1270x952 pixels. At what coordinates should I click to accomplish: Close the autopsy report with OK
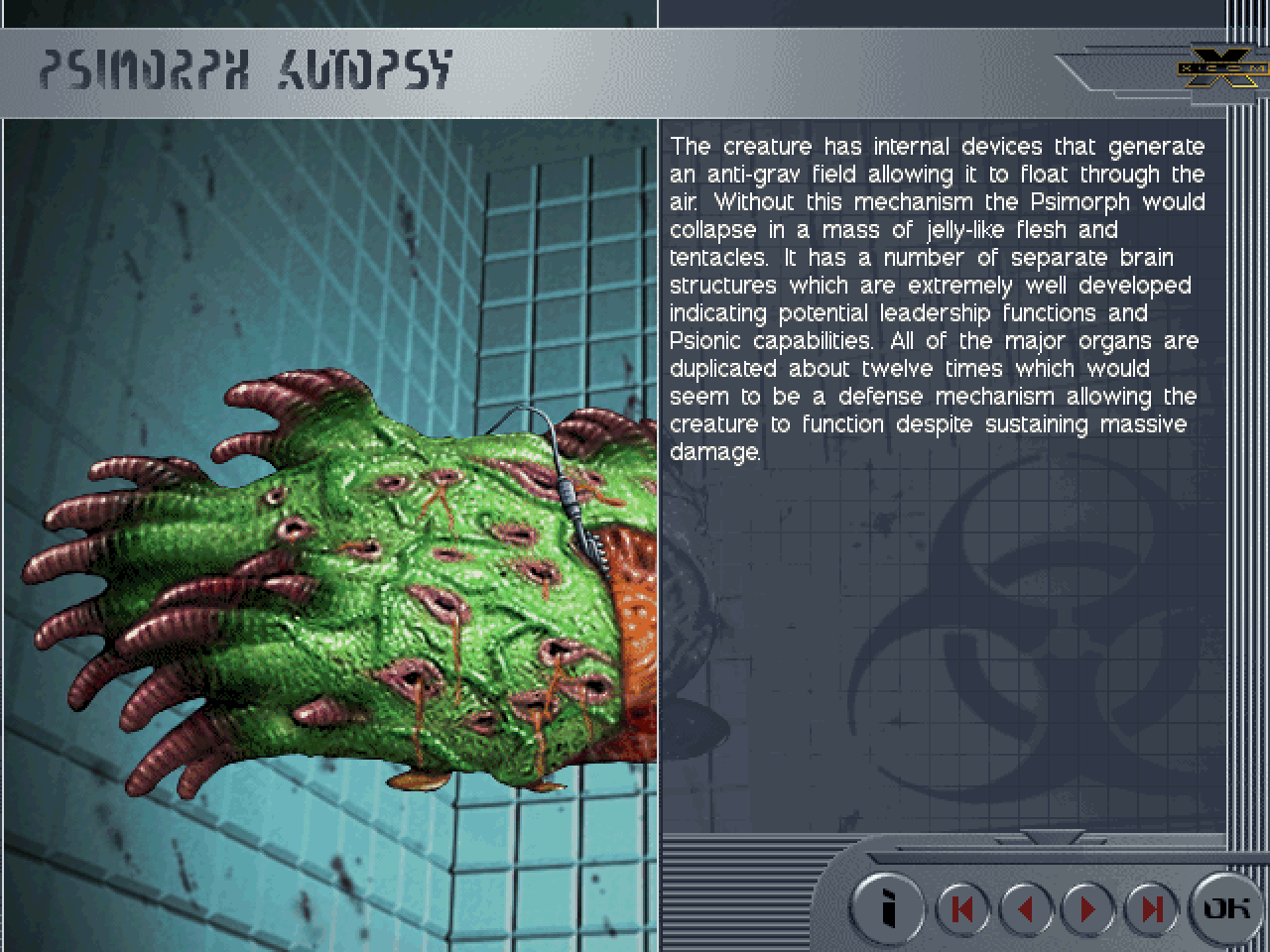(1225, 907)
